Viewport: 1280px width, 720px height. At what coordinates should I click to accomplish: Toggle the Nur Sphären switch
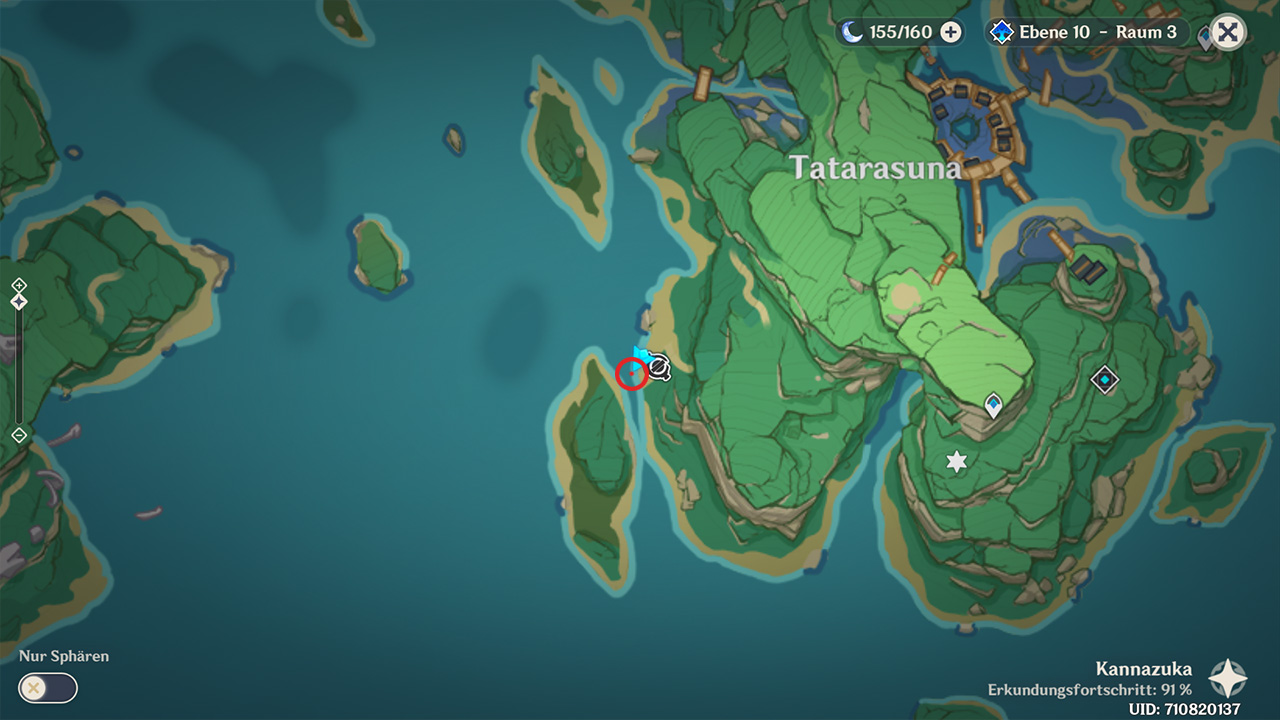[48, 688]
